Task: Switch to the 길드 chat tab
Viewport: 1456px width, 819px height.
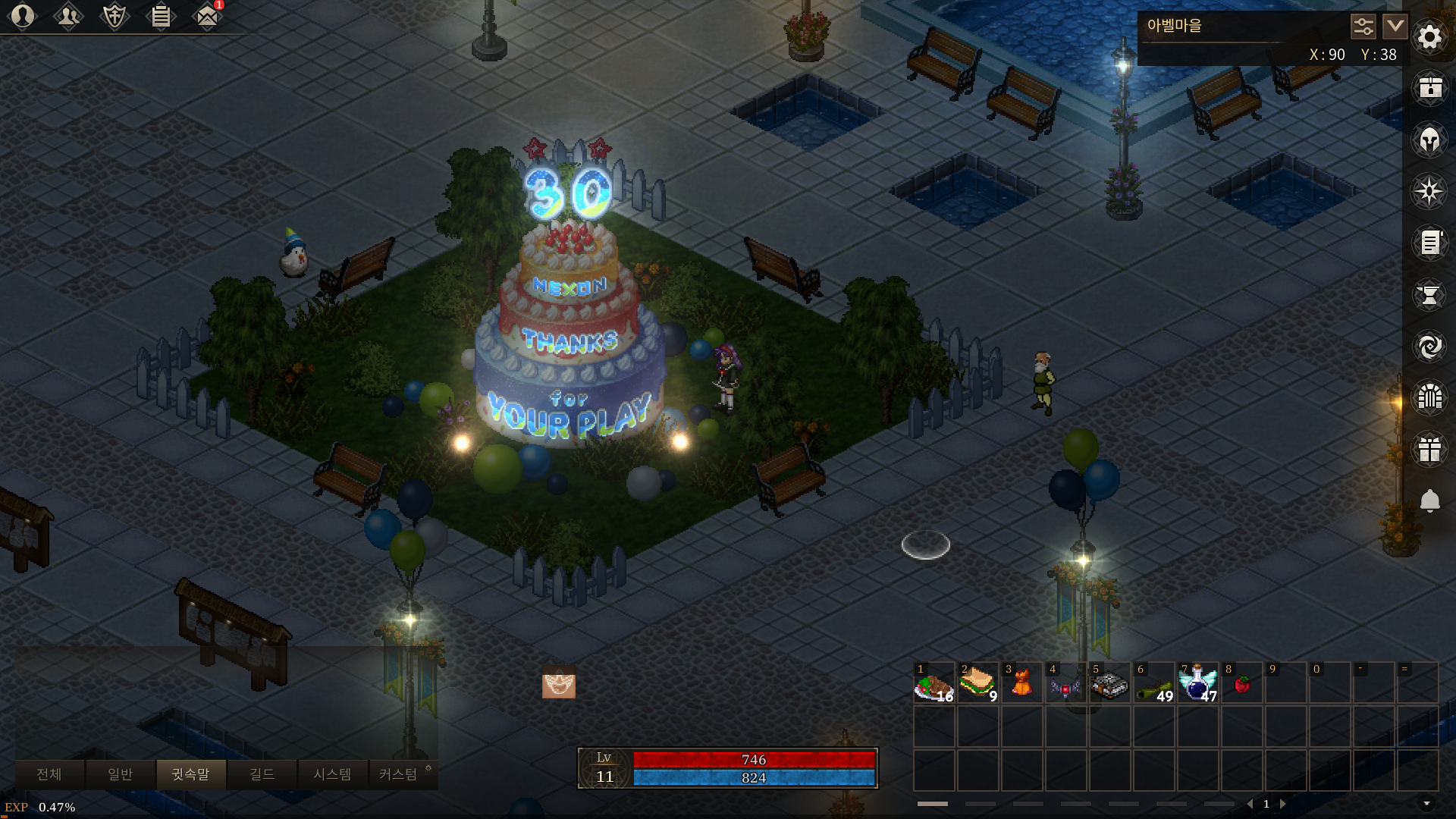Action: [262, 774]
